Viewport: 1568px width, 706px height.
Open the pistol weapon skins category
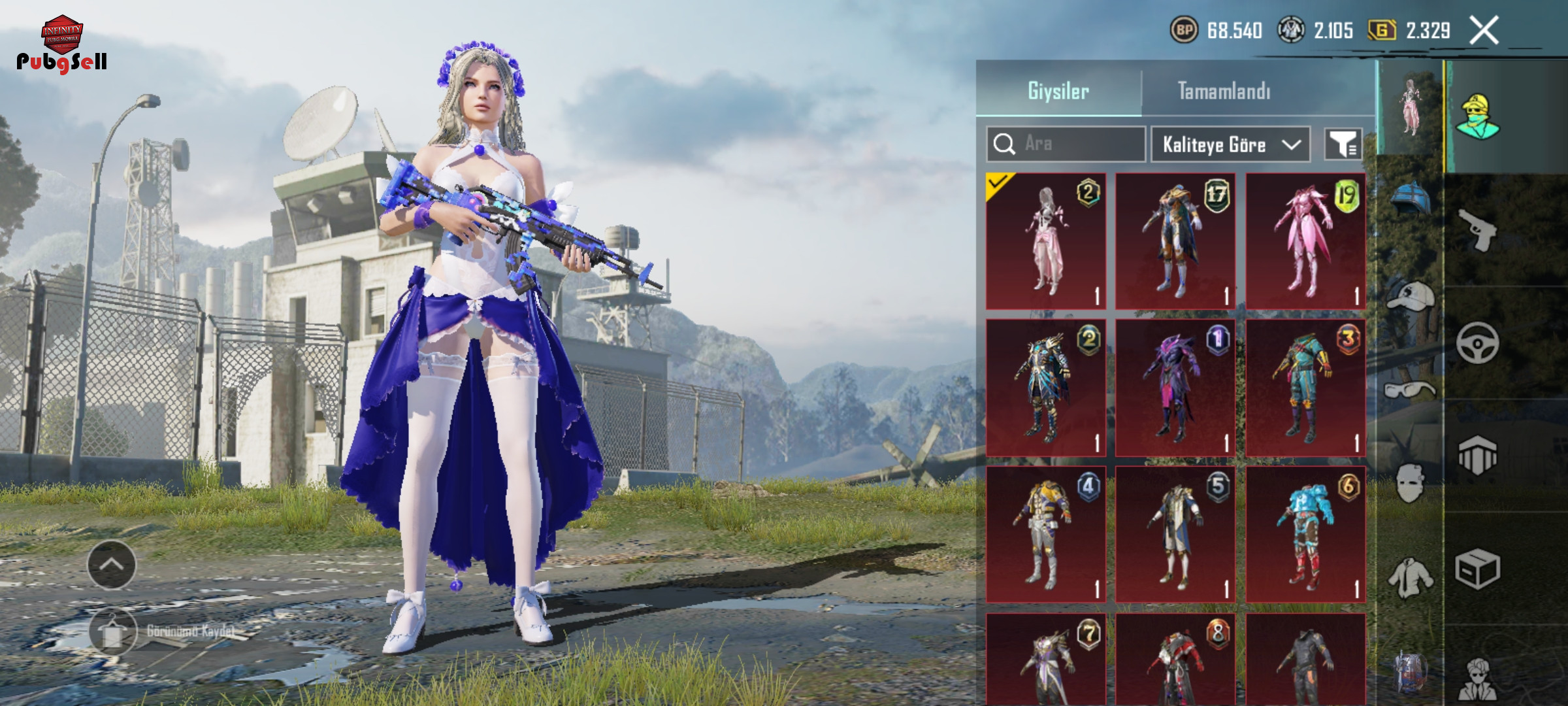[x=1478, y=229]
